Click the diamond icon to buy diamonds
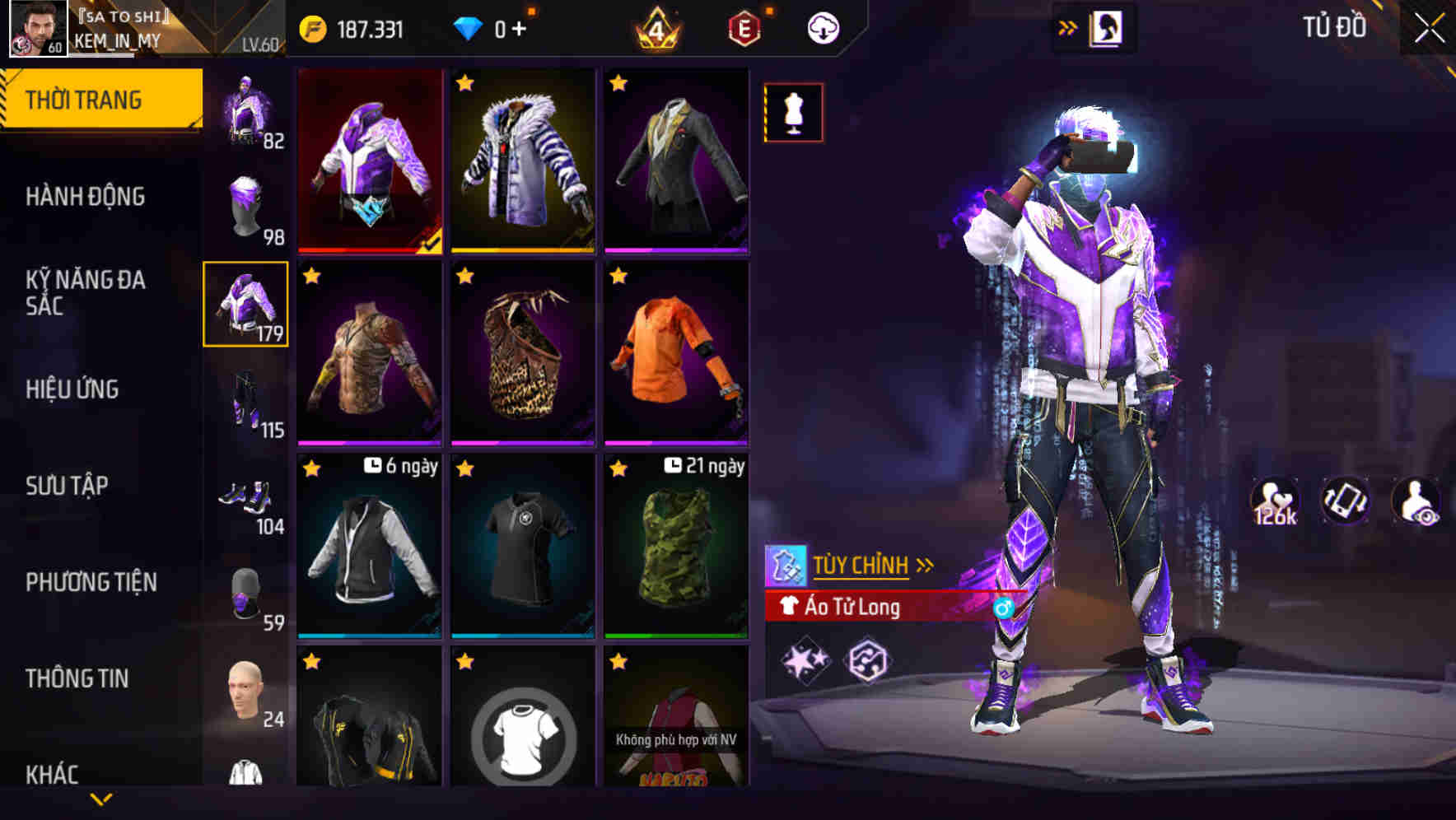 465,30
